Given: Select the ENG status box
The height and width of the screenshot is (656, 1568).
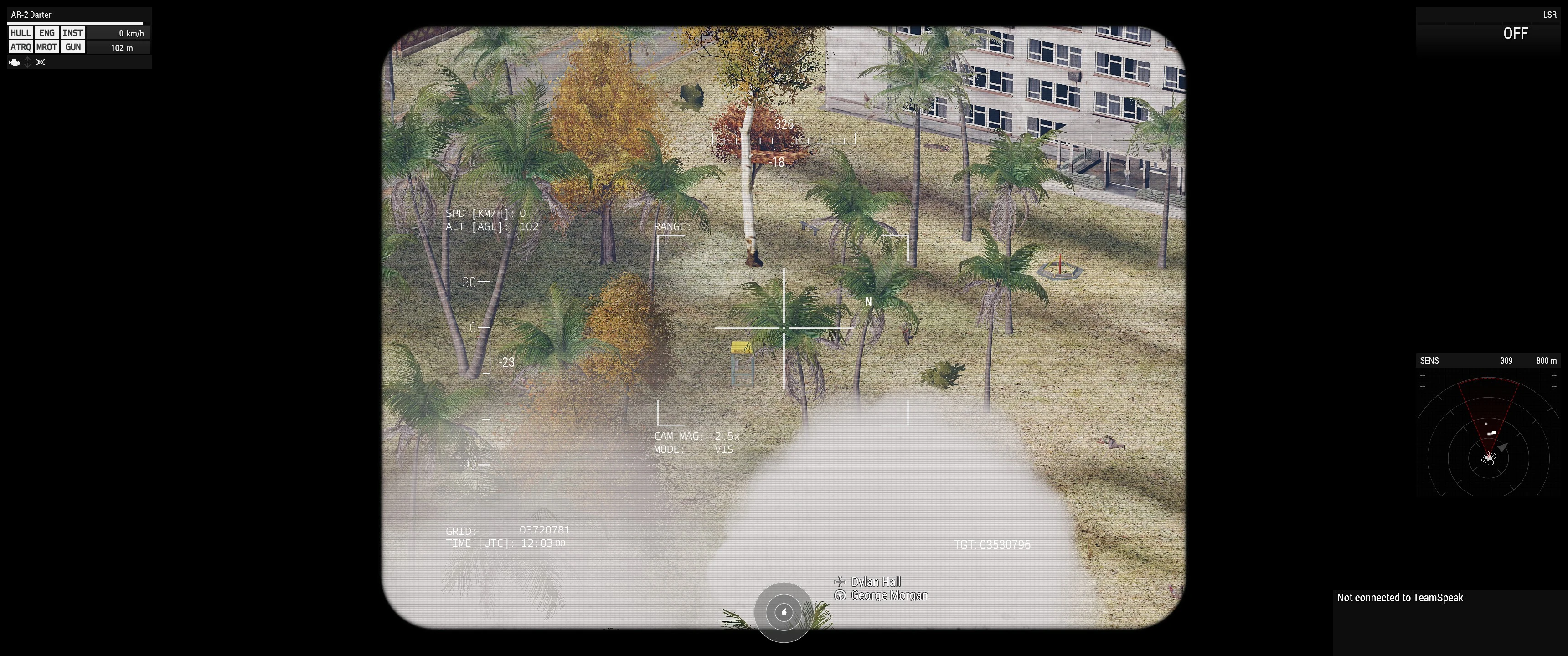Looking at the screenshot, I should 47,33.
